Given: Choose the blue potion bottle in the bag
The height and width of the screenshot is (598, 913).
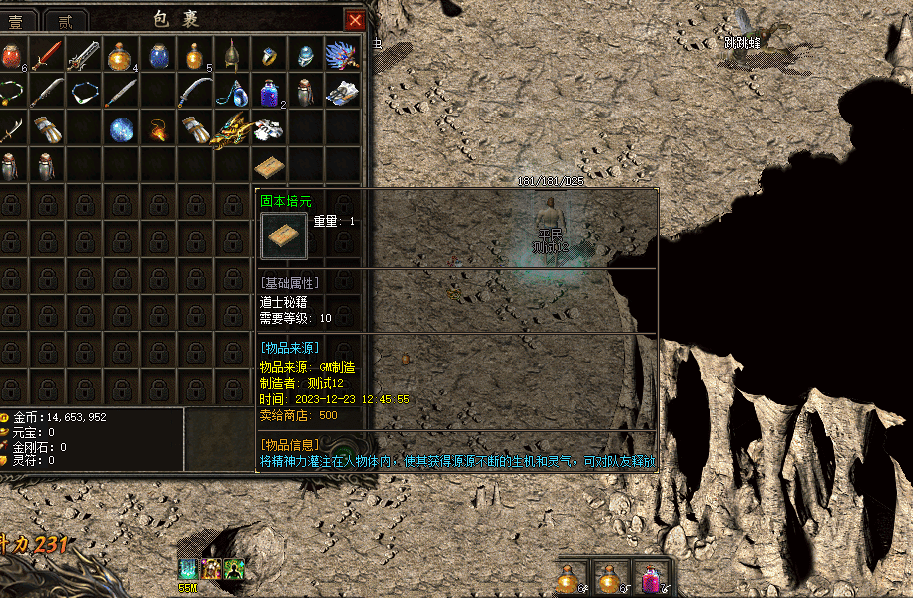Looking at the screenshot, I should [158, 56].
